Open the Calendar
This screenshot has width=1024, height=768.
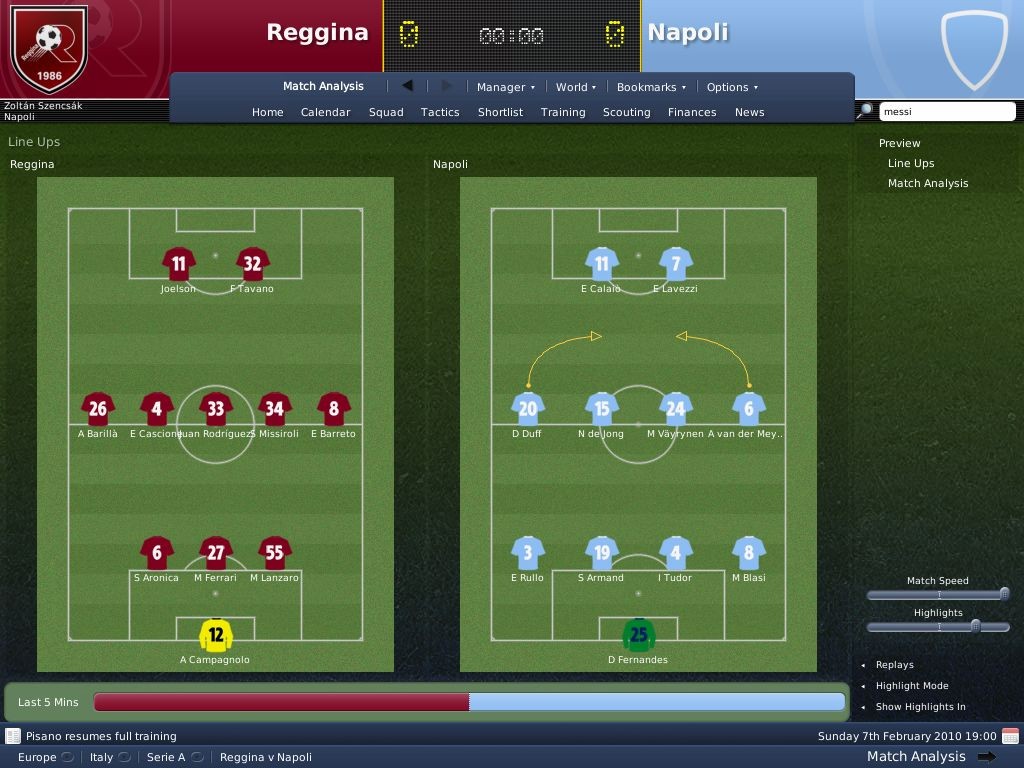pyautogui.click(x=326, y=112)
